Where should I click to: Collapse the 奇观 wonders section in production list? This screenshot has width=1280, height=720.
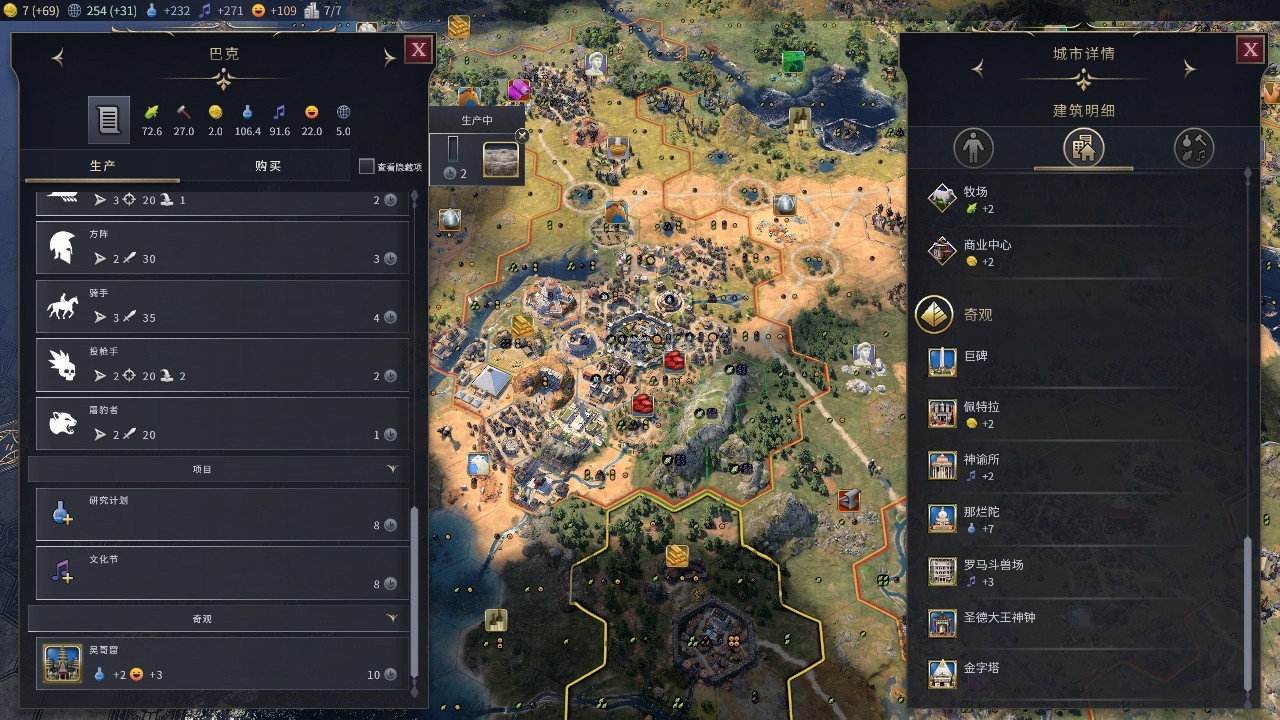(x=392, y=619)
